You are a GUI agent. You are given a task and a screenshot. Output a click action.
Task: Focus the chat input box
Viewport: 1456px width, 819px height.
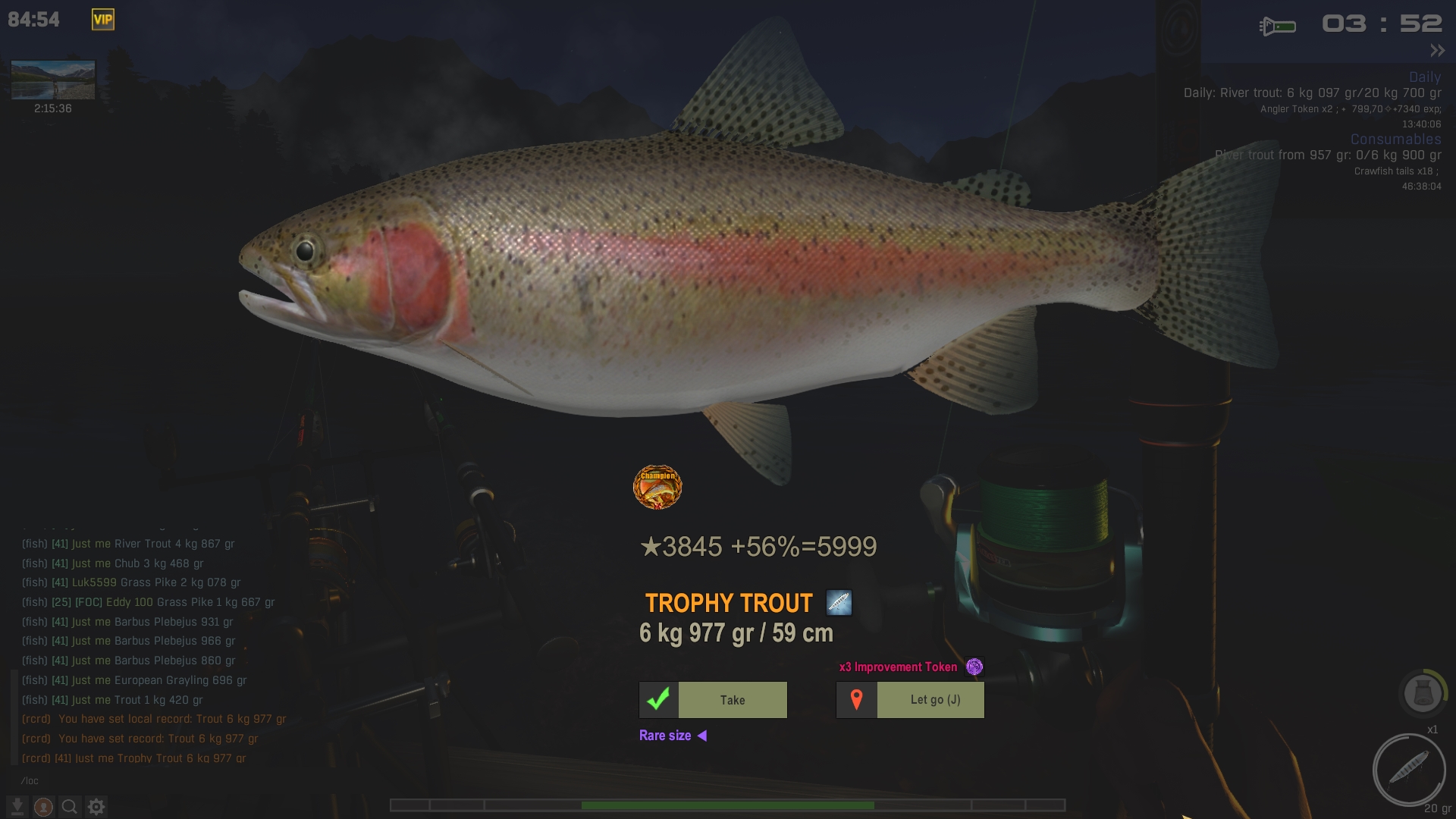[152, 781]
